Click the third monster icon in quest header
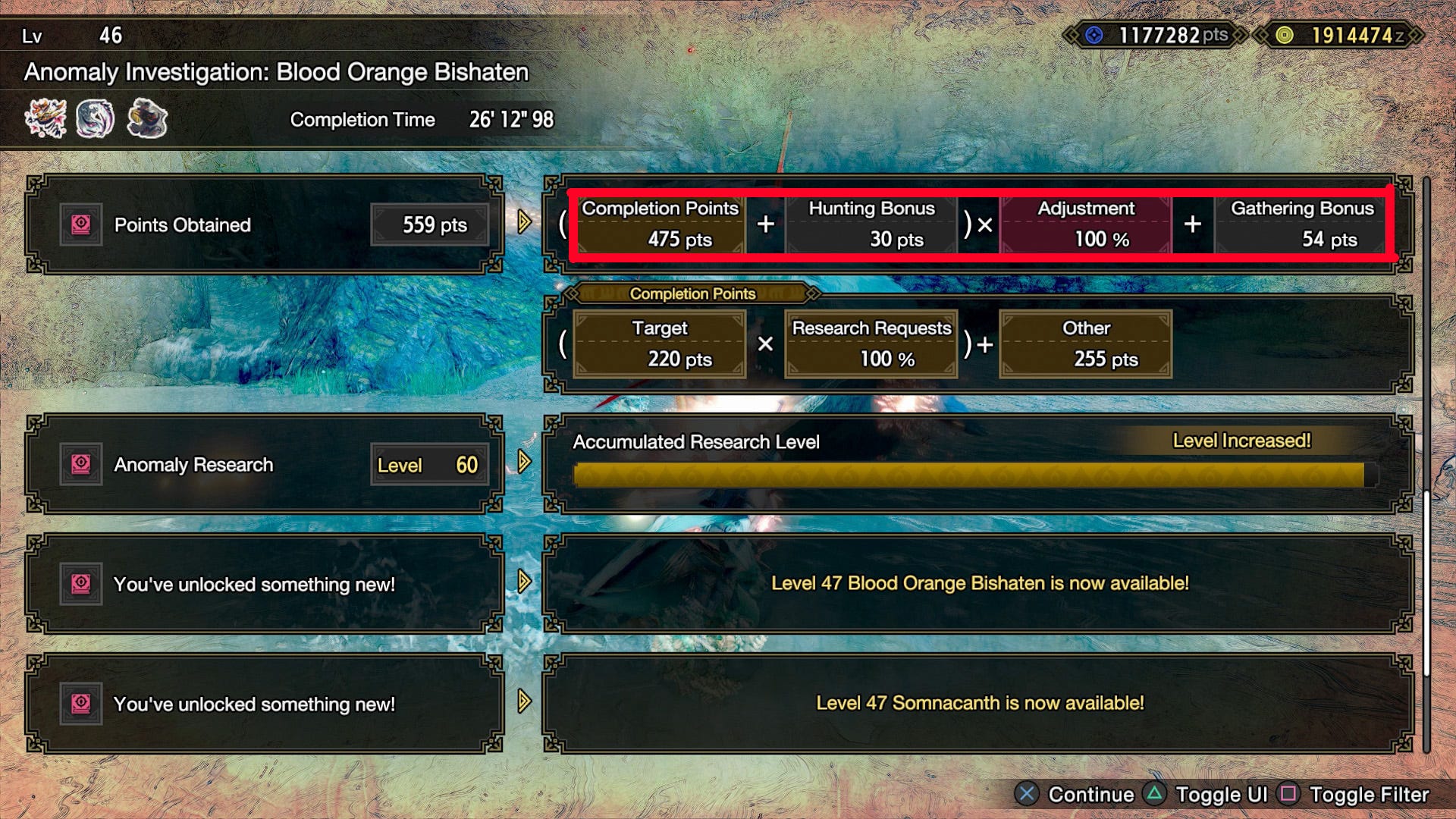Screen dimensions: 1456x819 (148, 118)
